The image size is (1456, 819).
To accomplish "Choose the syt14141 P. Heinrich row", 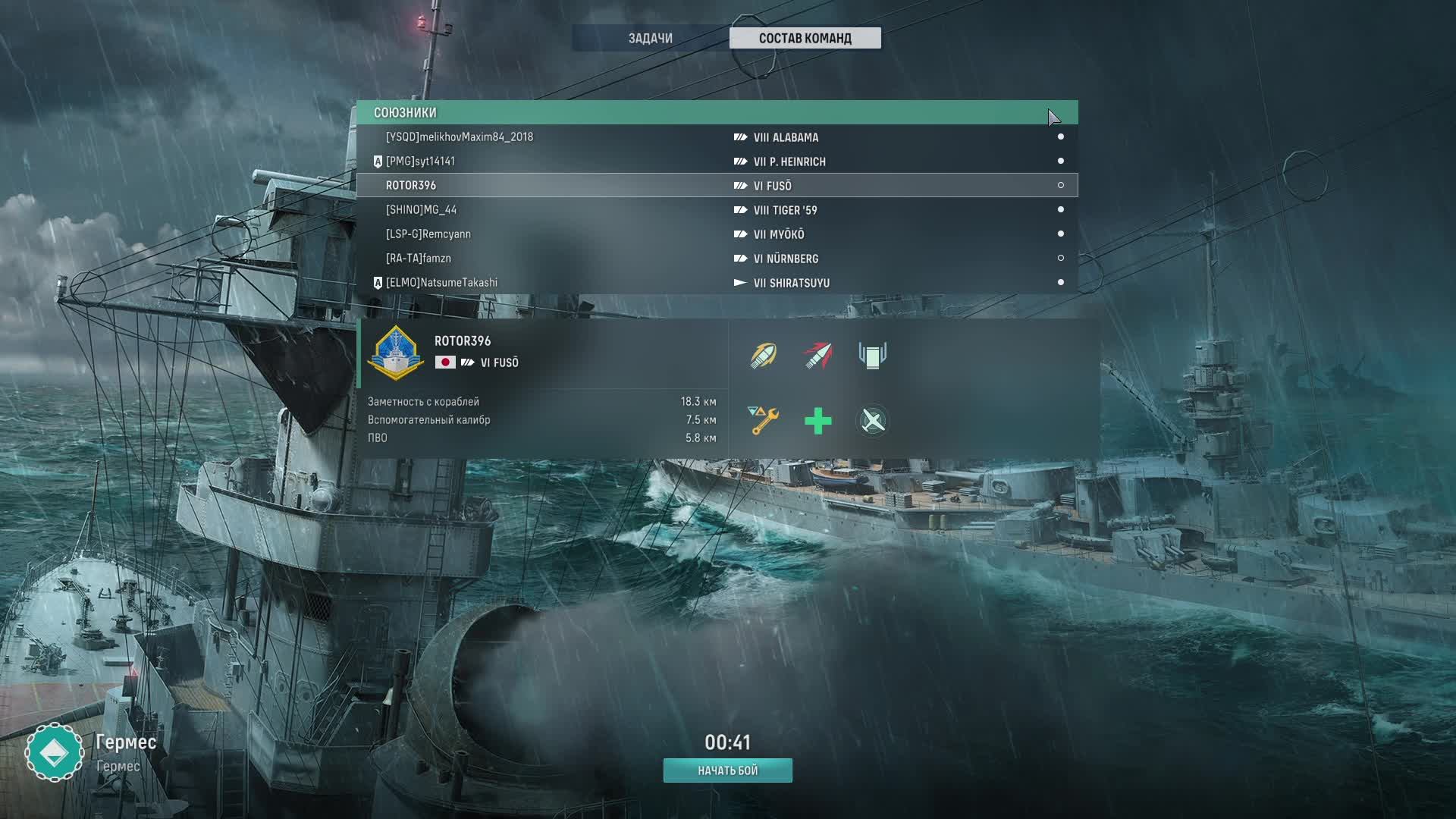I will (717, 162).
